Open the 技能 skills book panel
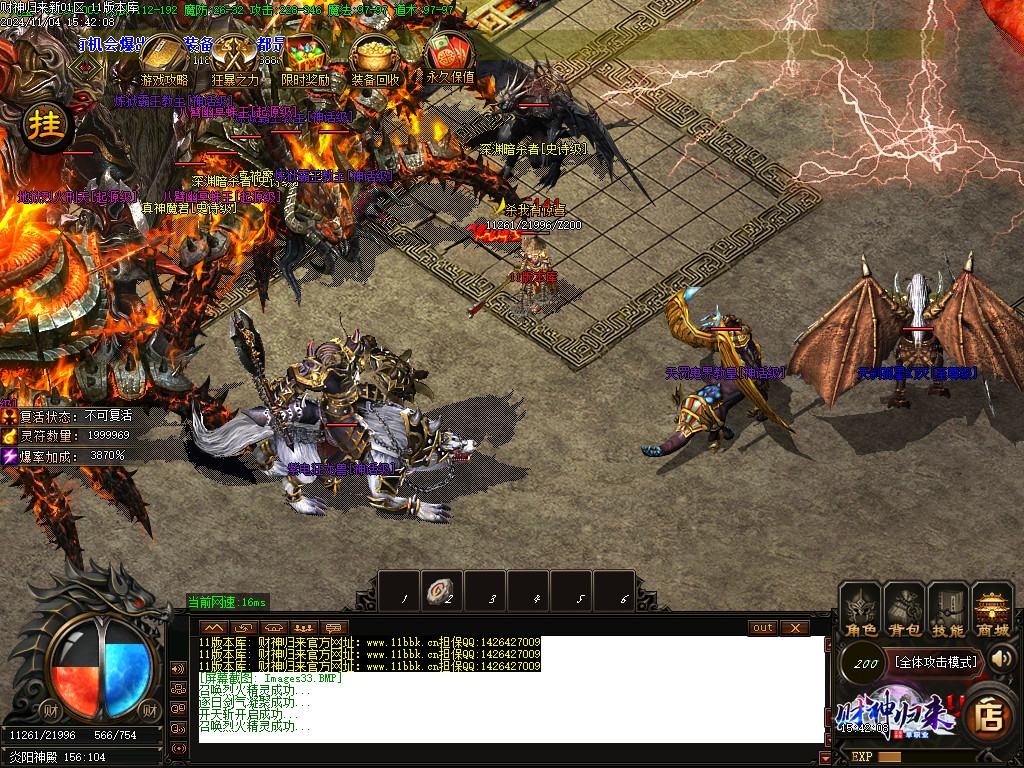 948,611
